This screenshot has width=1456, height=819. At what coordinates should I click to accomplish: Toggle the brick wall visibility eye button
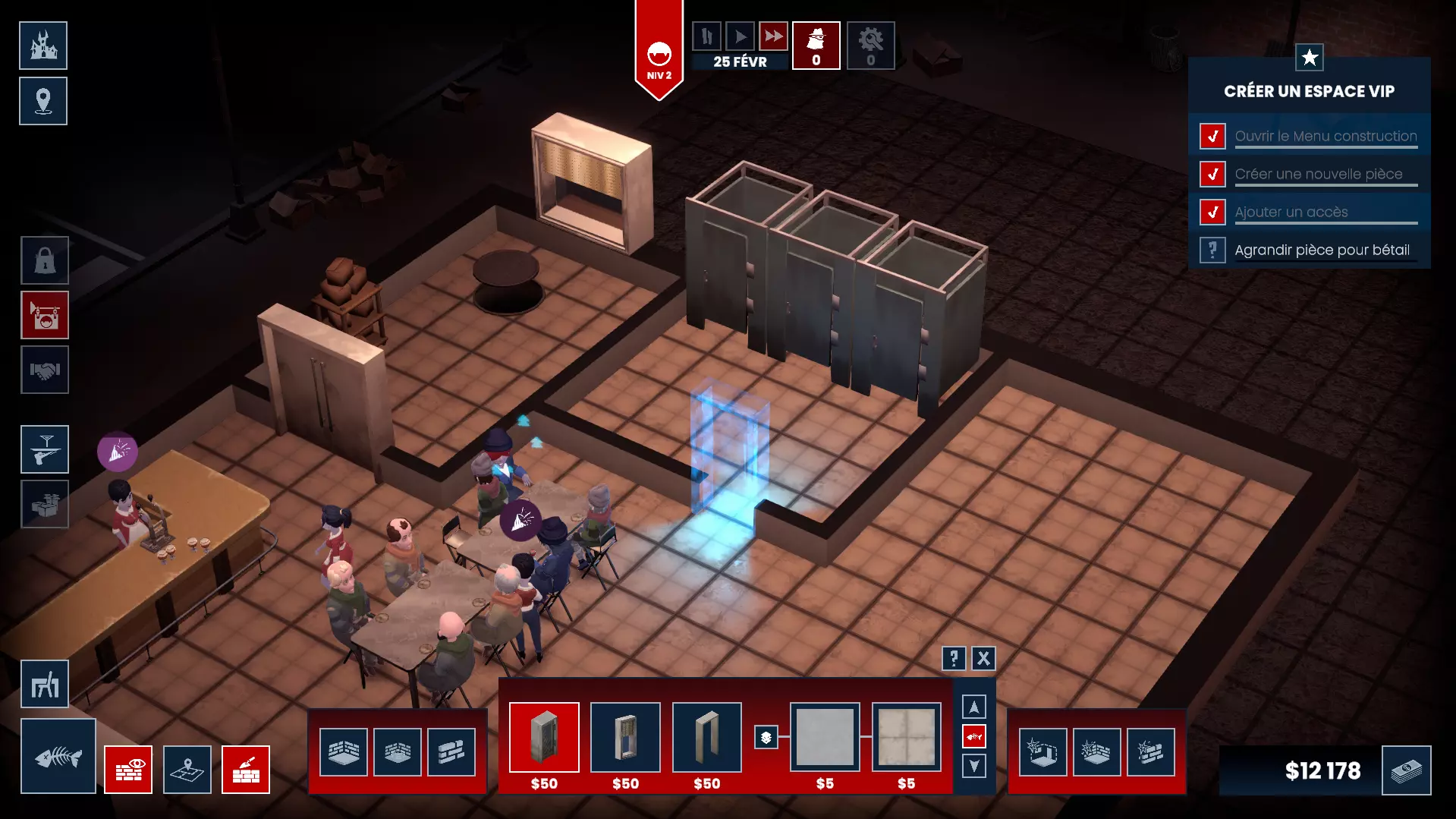(128, 770)
